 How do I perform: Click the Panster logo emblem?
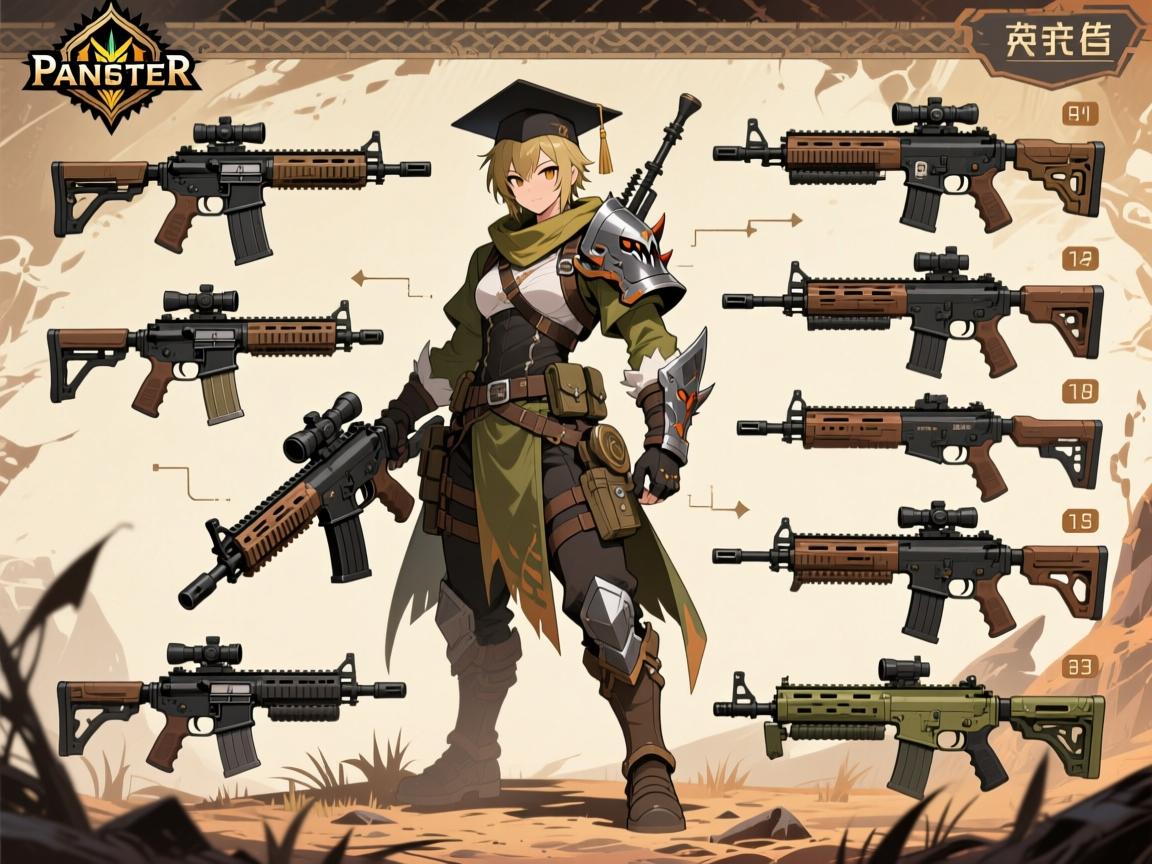(110, 67)
